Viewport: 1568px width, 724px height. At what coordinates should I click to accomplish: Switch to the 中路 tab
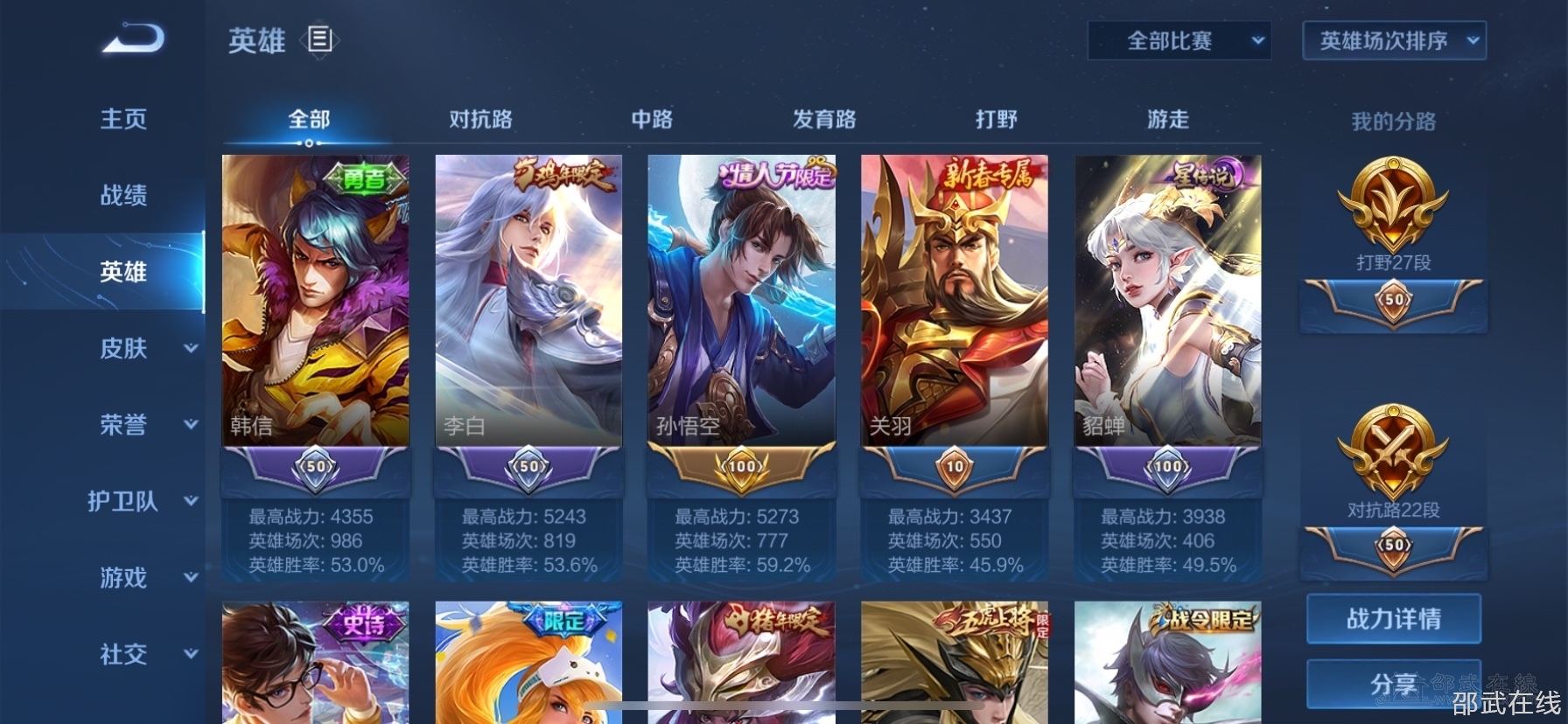click(651, 119)
